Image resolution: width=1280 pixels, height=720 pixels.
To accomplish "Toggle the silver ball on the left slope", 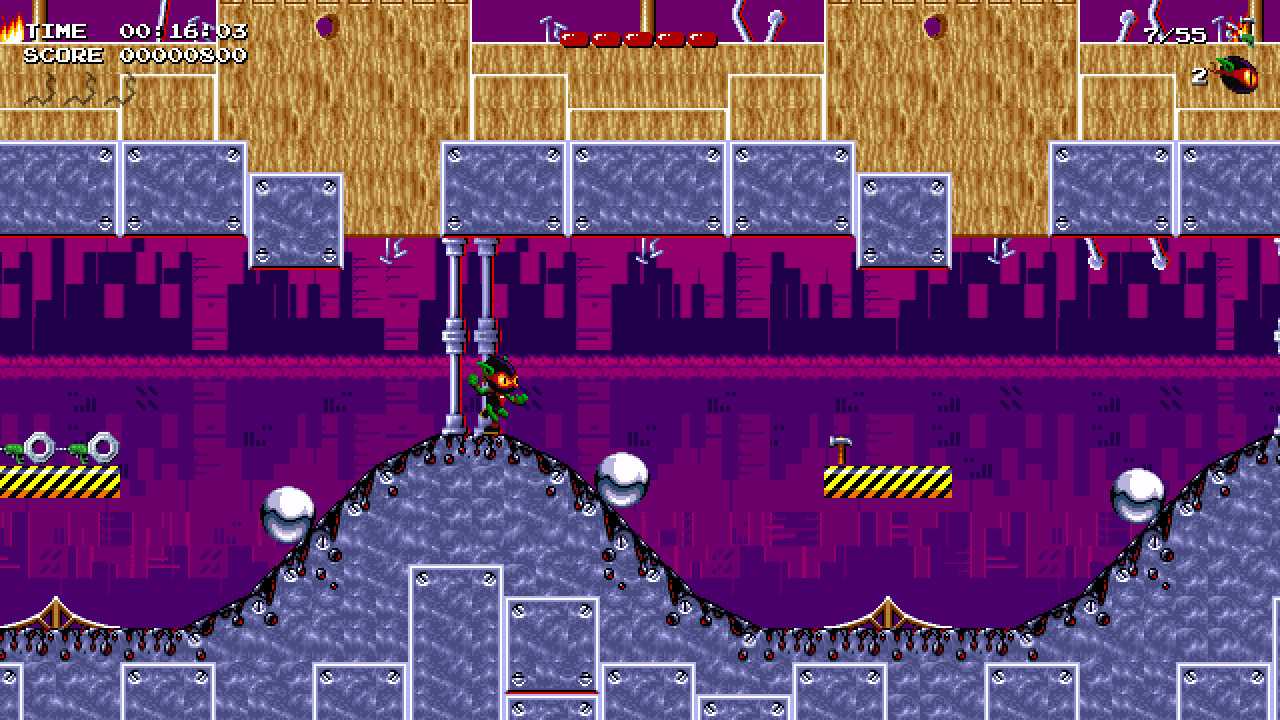I will pyautogui.click(x=288, y=512).
